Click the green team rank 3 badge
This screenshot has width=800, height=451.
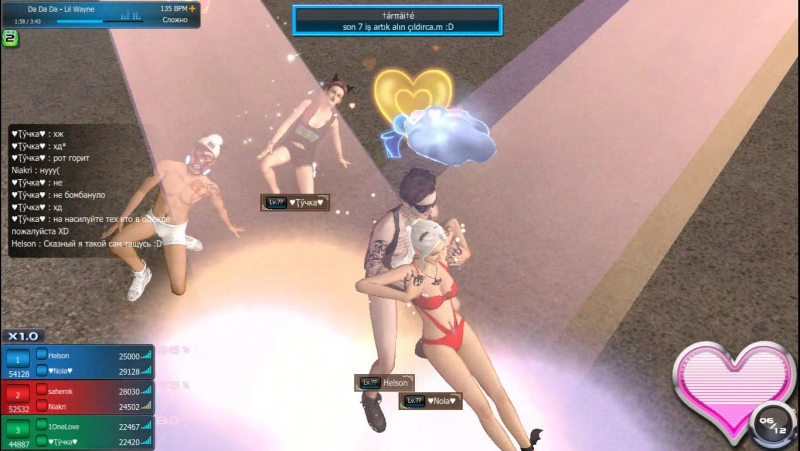click(x=17, y=430)
